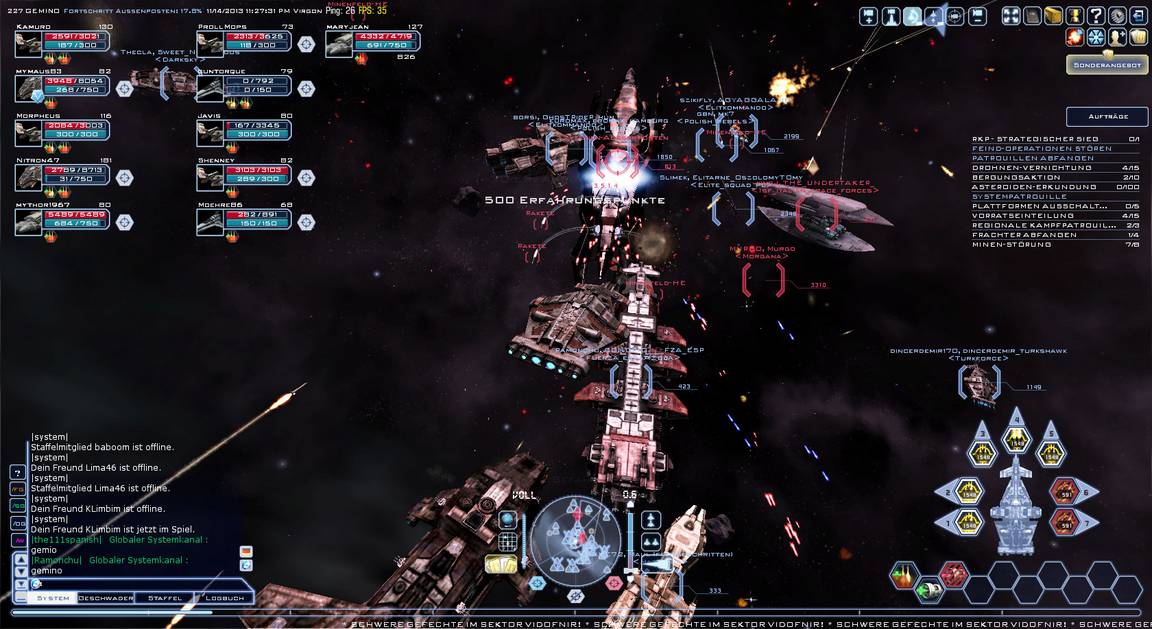Fire weapon slot number 4
1152x629 pixels.
coord(1016,438)
